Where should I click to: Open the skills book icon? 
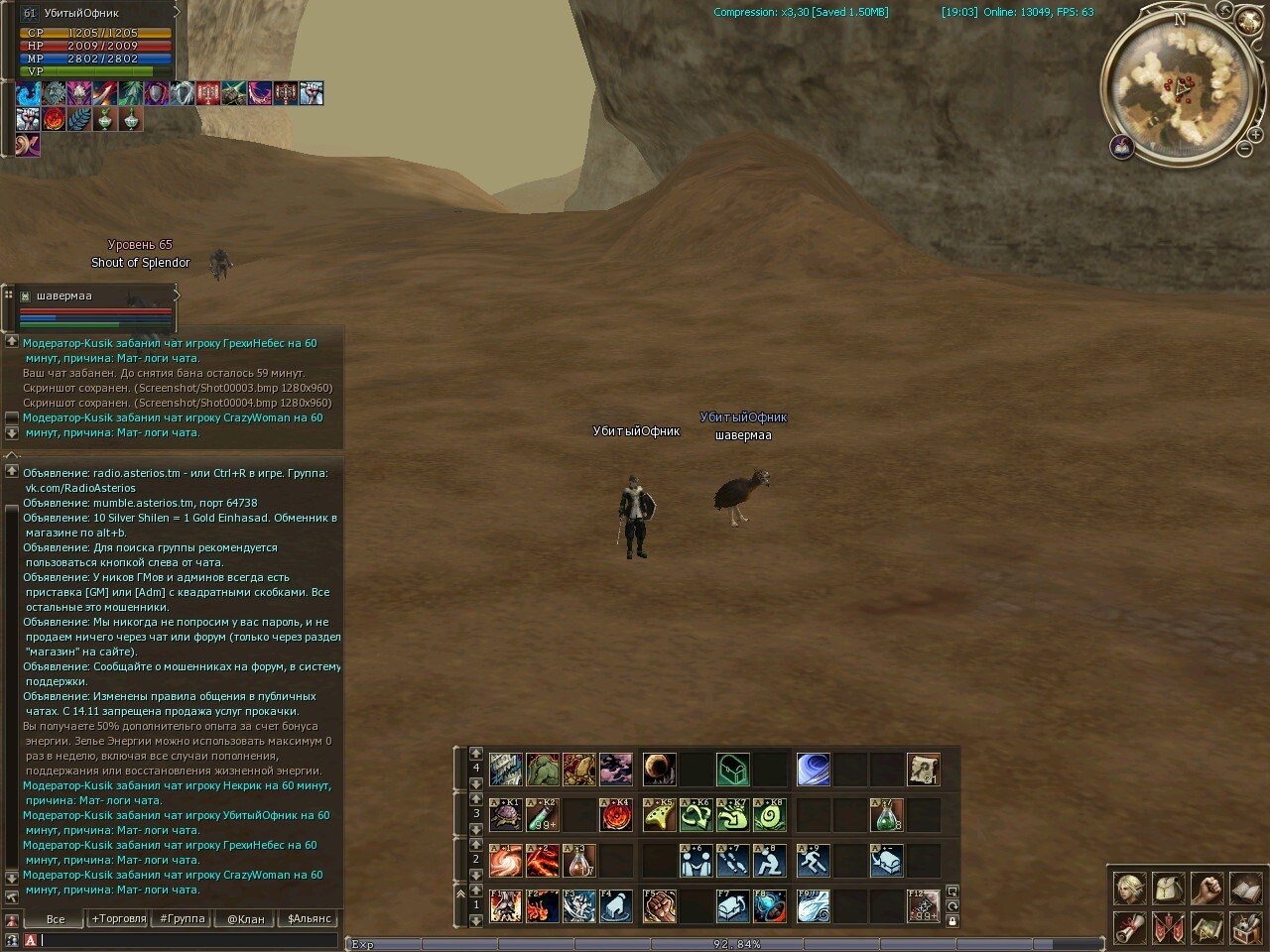click(1245, 889)
